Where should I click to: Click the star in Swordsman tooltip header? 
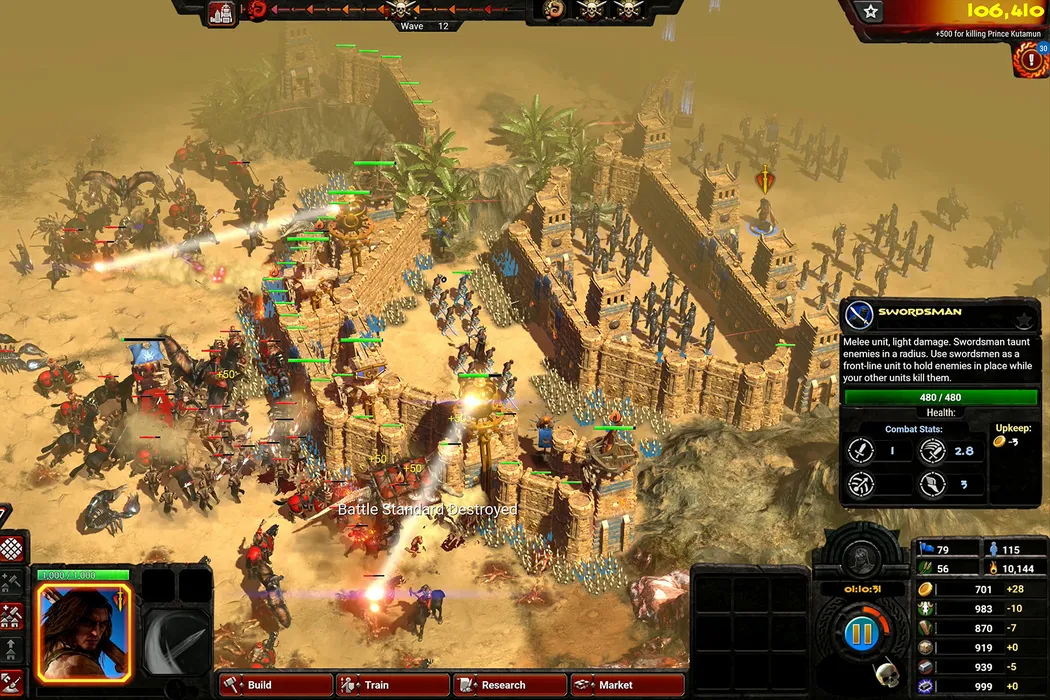[x=1024, y=319]
